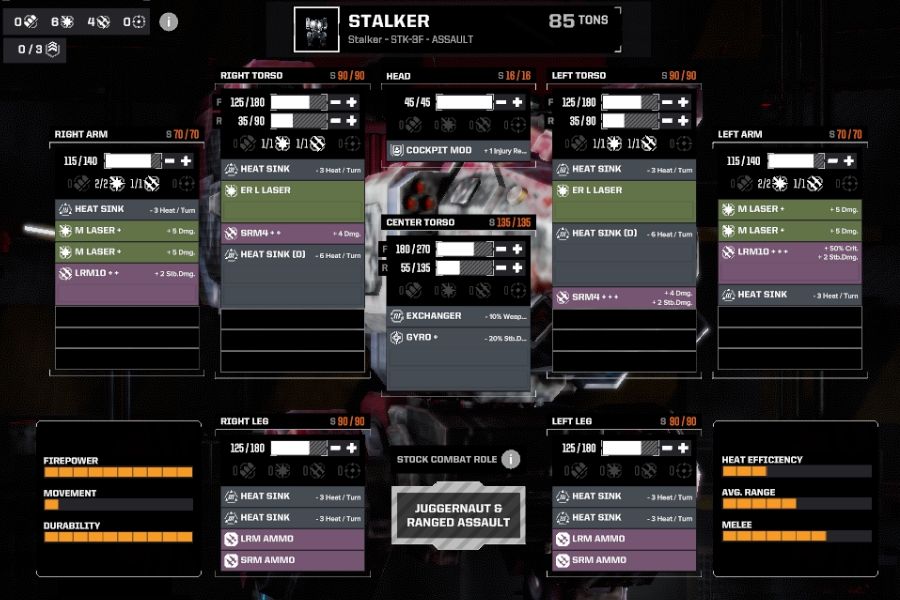The image size is (900, 600).
Task: Reduce left leg armor with minus
Action: (666, 448)
